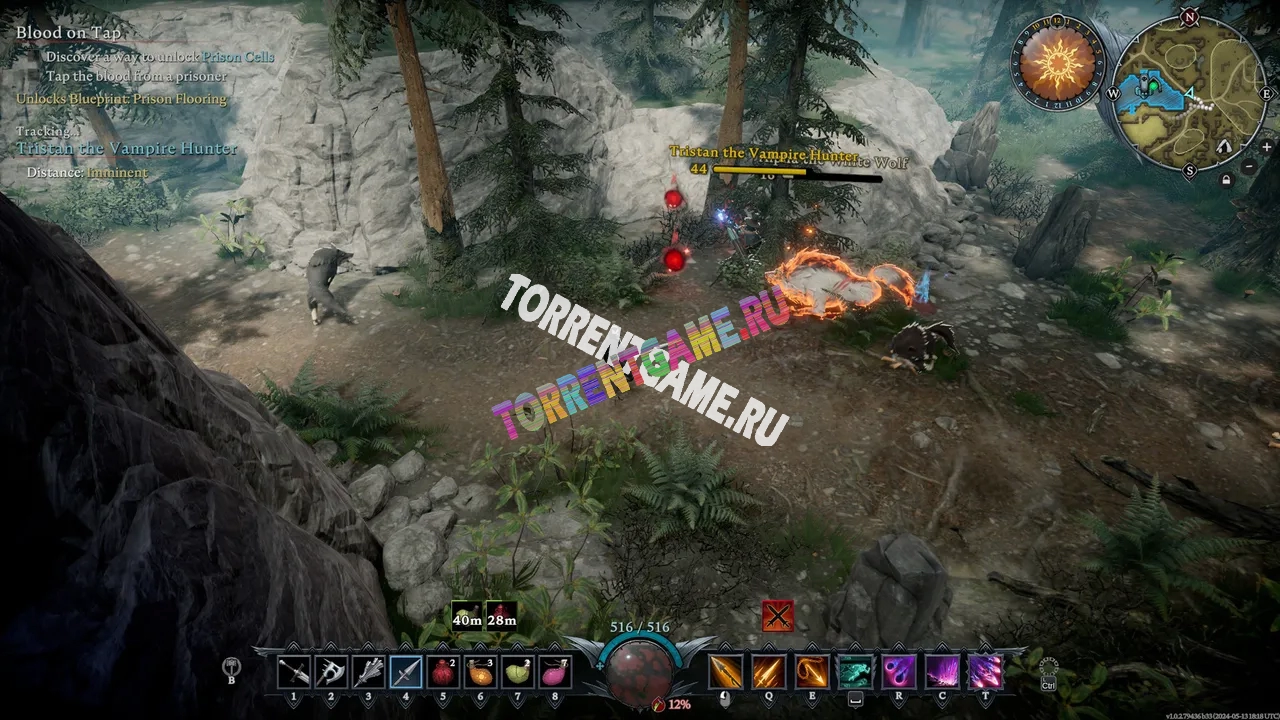Use the pink potion in slot 8
This screenshot has width=1280, height=720.
coord(555,671)
